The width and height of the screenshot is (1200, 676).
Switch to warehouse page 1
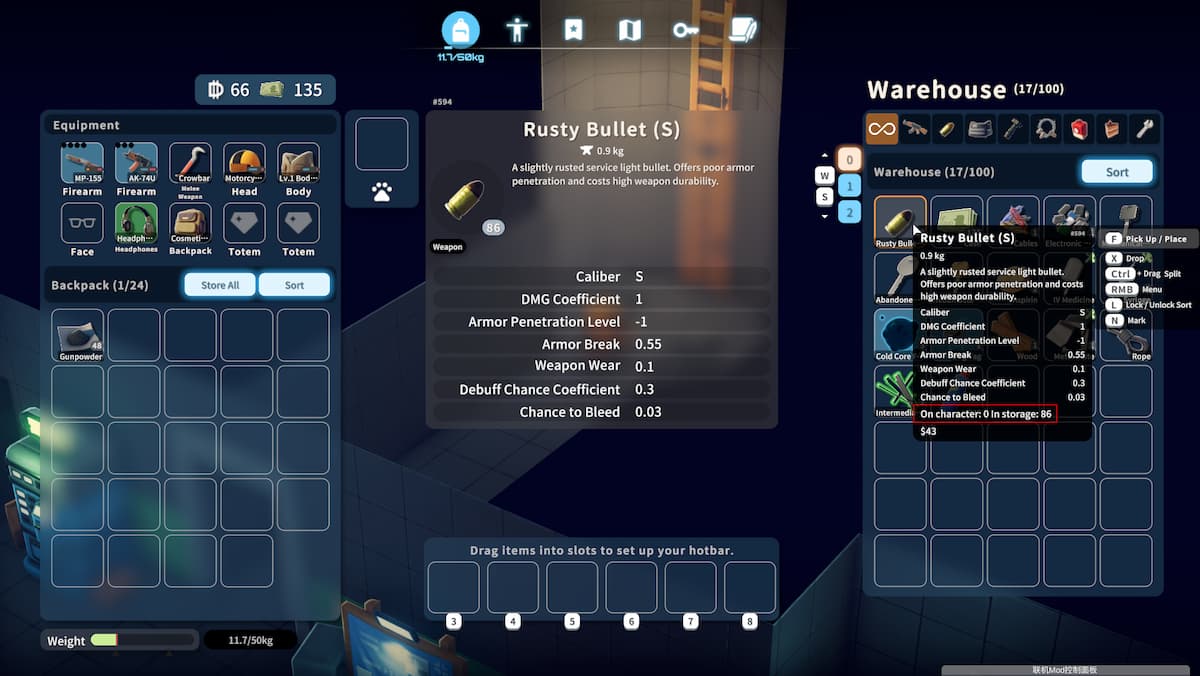[x=848, y=185]
